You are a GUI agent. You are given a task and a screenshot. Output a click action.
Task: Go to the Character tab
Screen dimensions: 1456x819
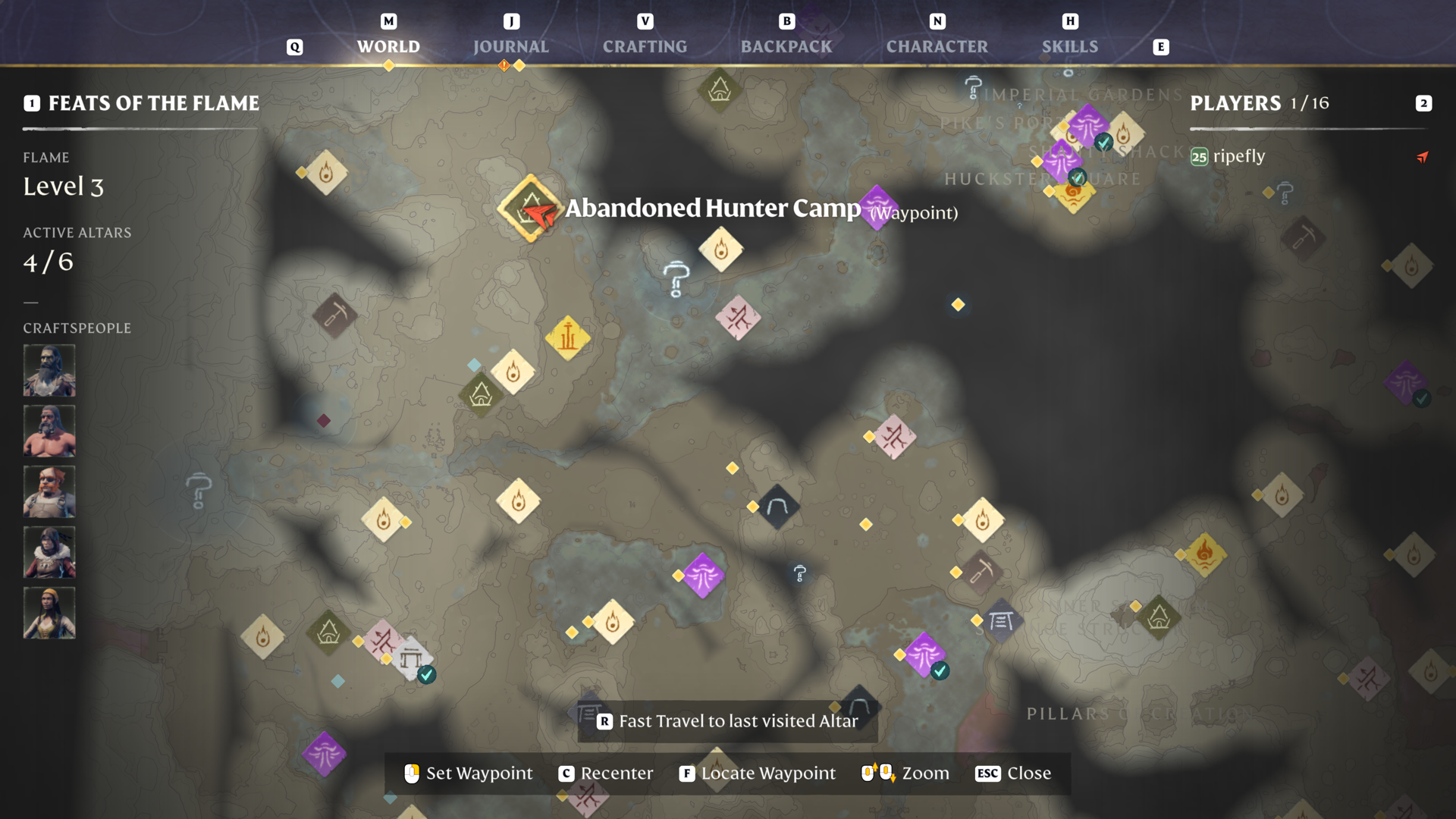937,46
